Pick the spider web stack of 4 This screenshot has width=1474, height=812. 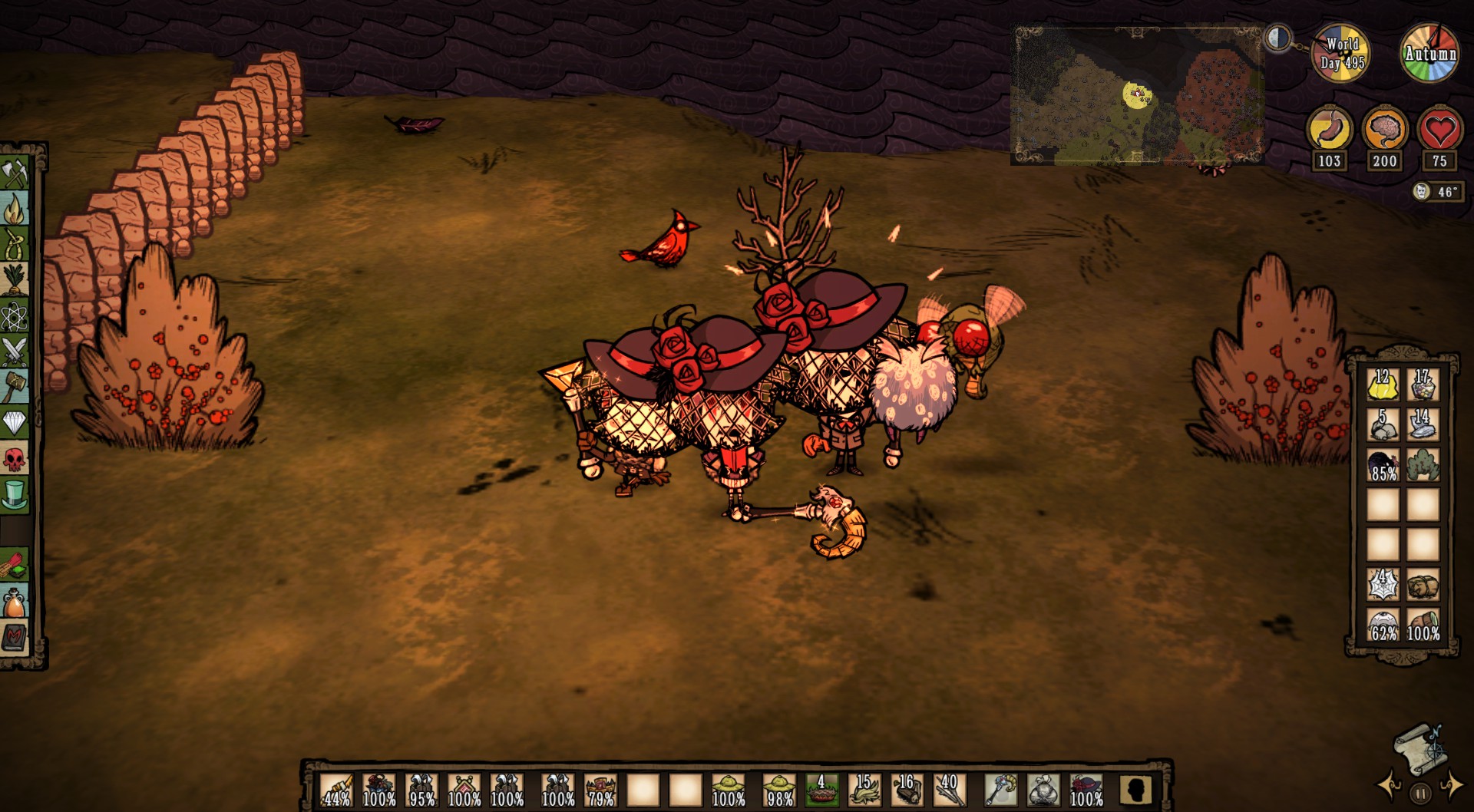[1383, 585]
